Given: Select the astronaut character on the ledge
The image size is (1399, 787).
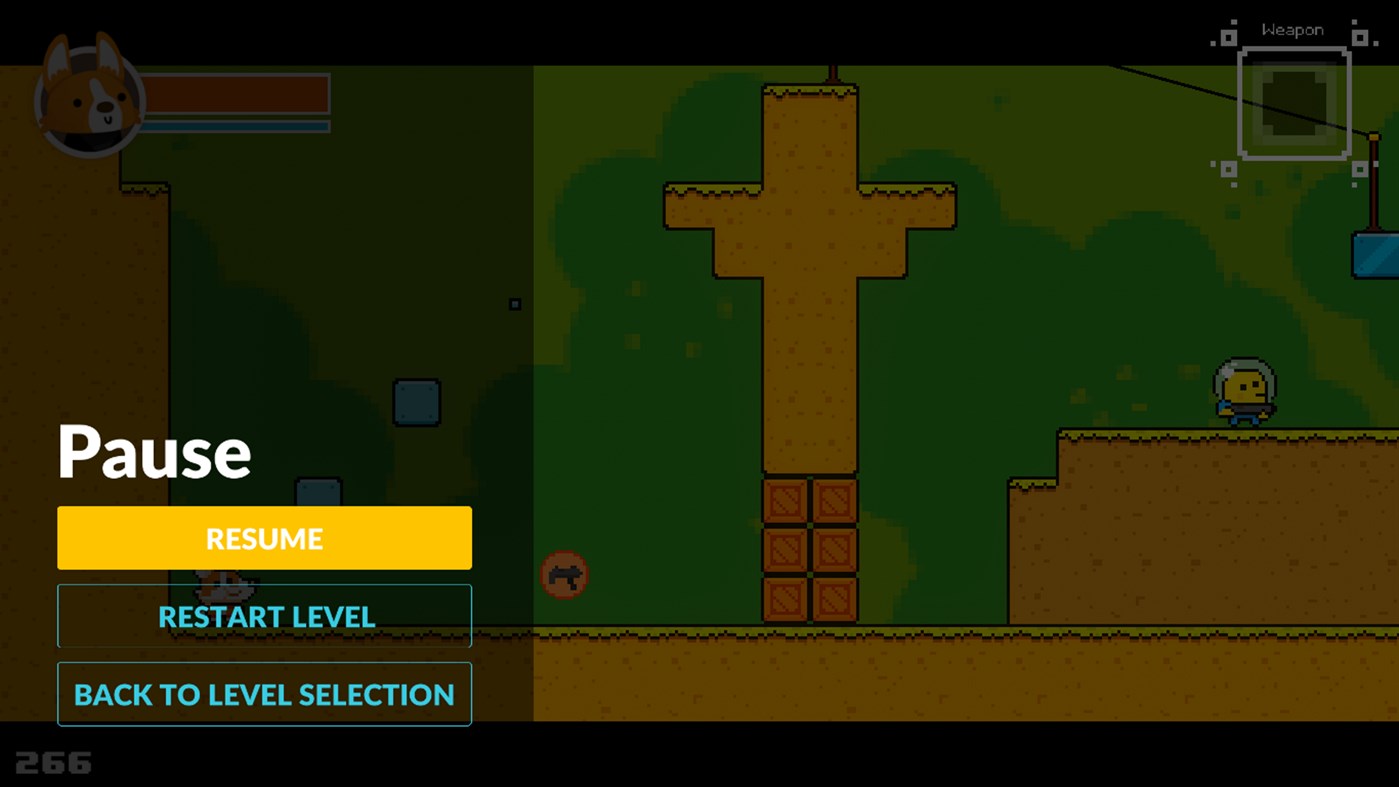Looking at the screenshot, I should pos(1243,390).
